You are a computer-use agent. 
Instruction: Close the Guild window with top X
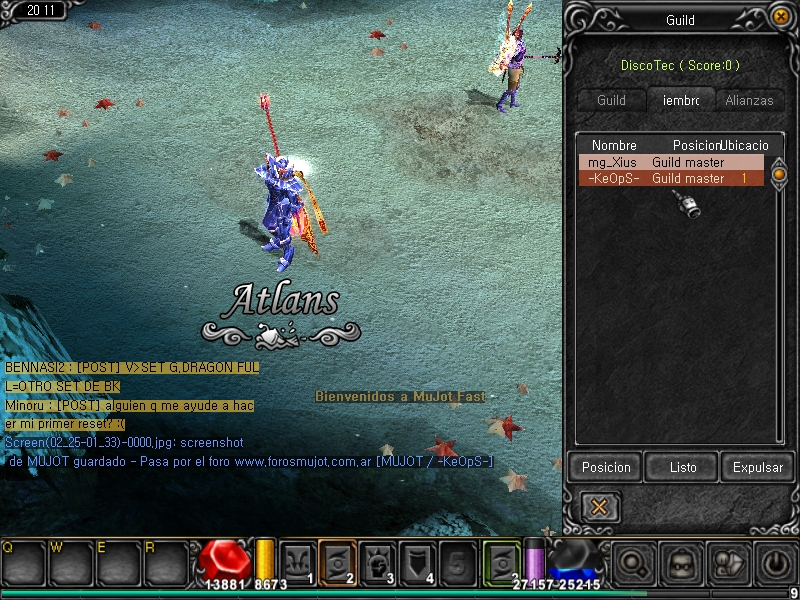pyautogui.click(x=781, y=16)
